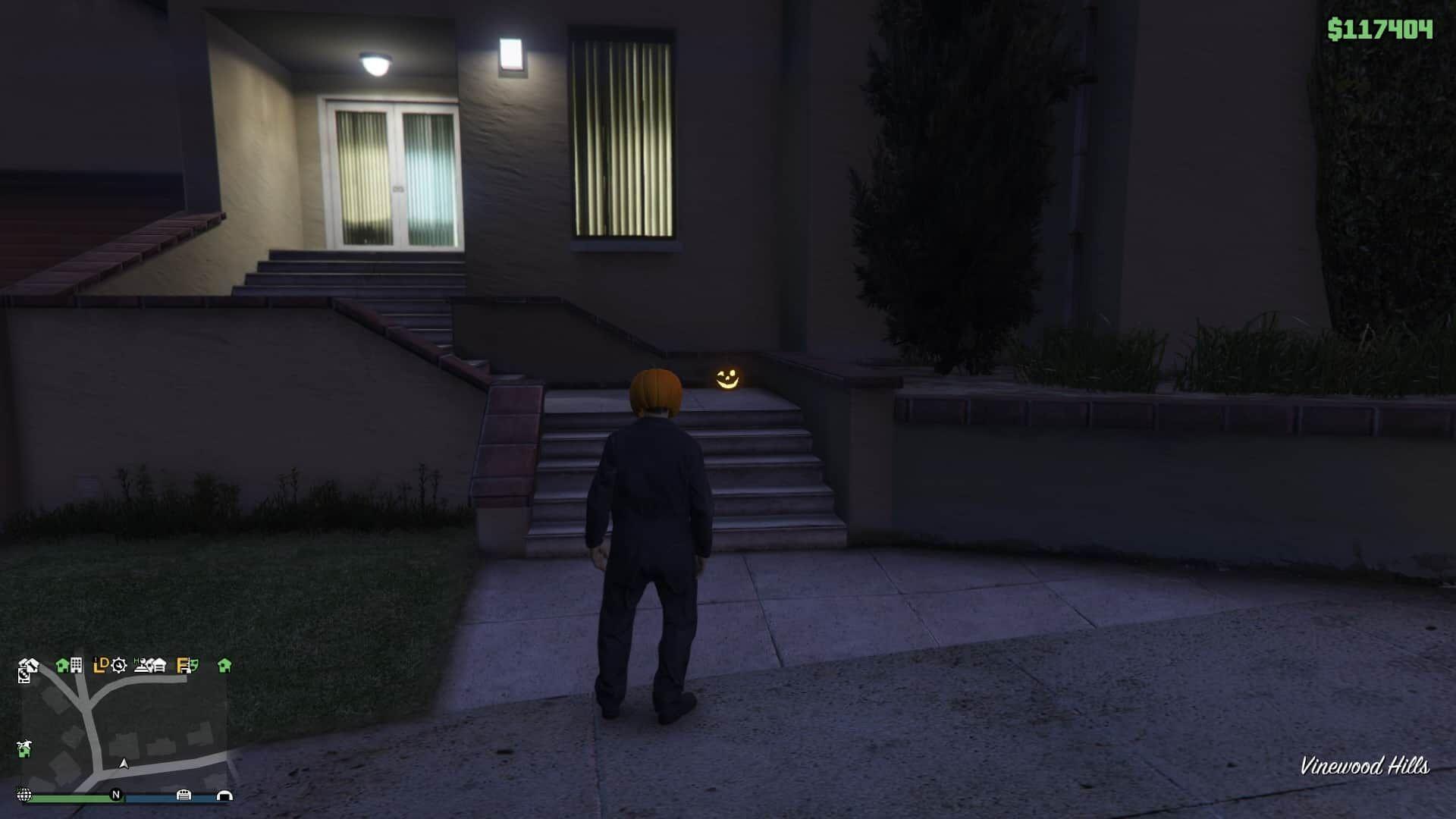Click the green health bar under the minimap

coord(77,797)
